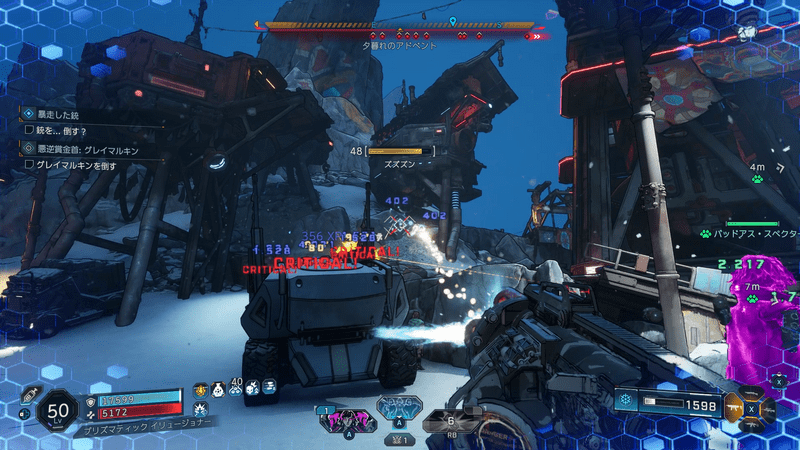Click the 銃を…倒す? objective checkbox
Screen dimensions: 800x450
(x=29, y=130)
